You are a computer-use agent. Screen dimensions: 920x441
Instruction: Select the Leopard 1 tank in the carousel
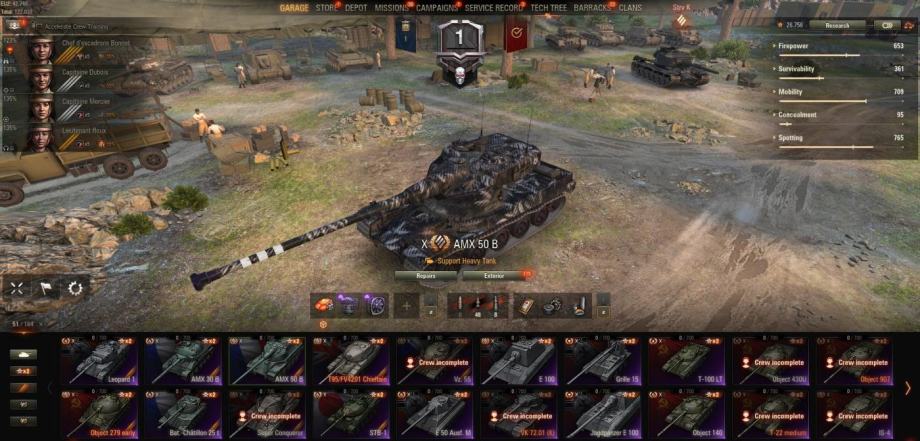pos(101,360)
